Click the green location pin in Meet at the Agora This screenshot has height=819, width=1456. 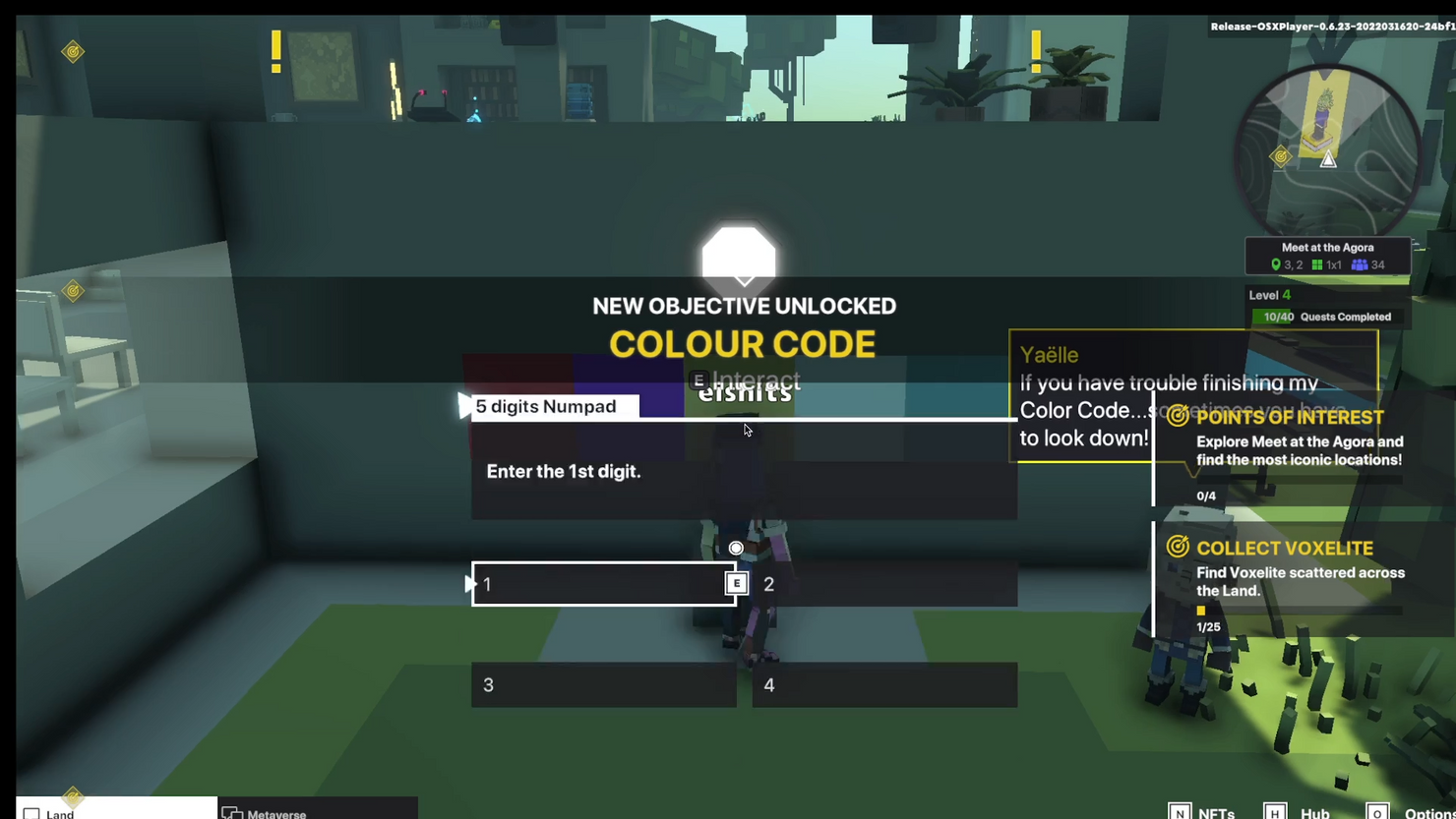1276,263
